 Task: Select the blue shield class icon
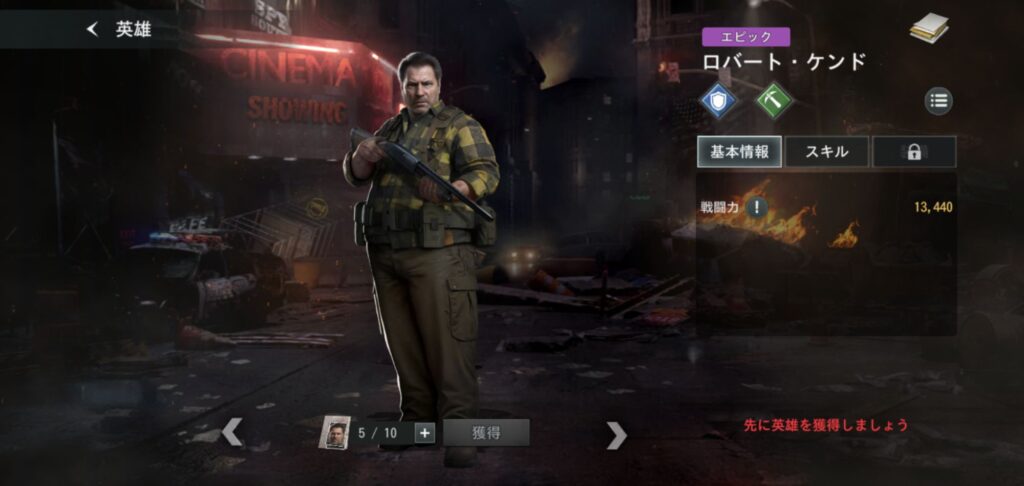coord(718,100)
